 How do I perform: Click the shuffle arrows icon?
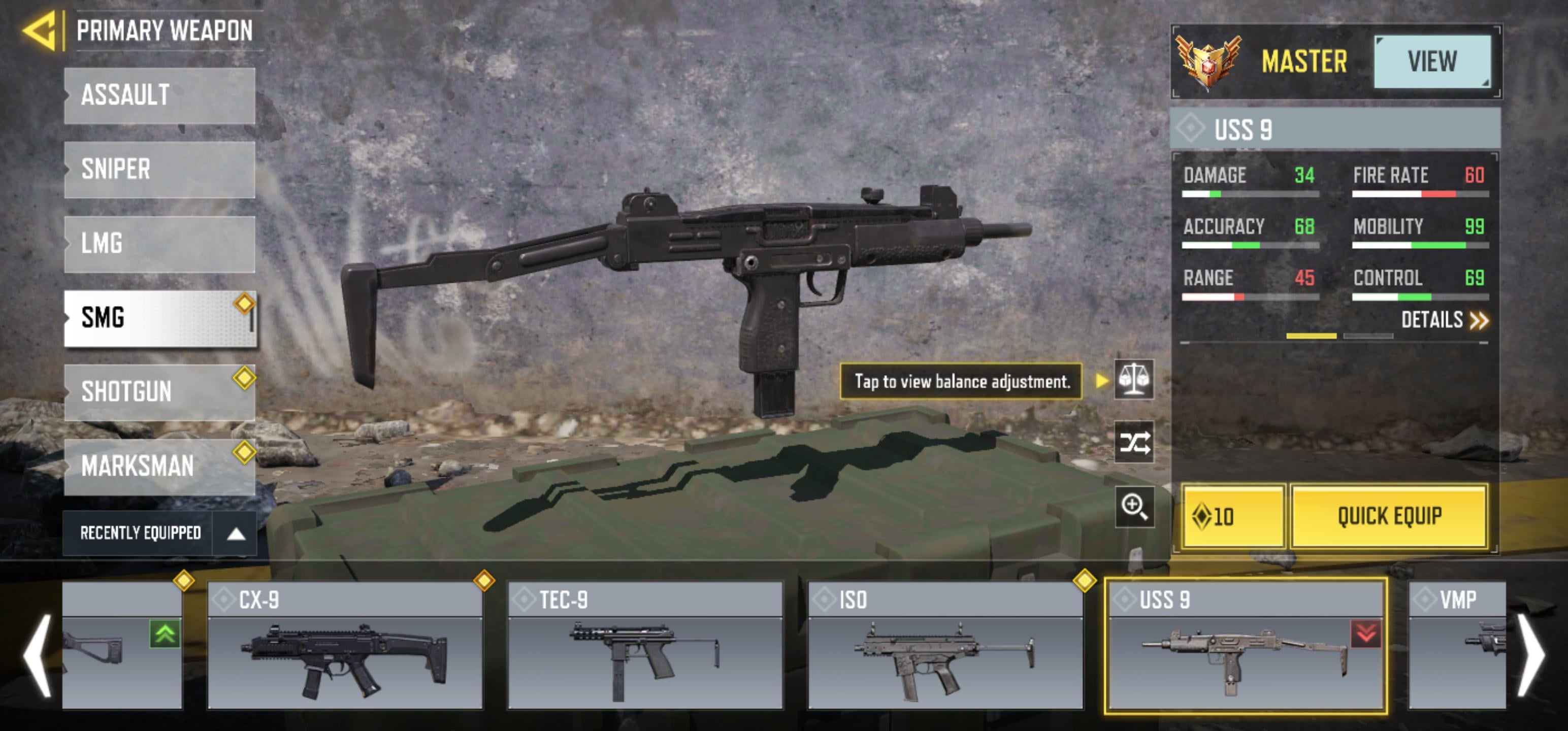(1133, 443)
